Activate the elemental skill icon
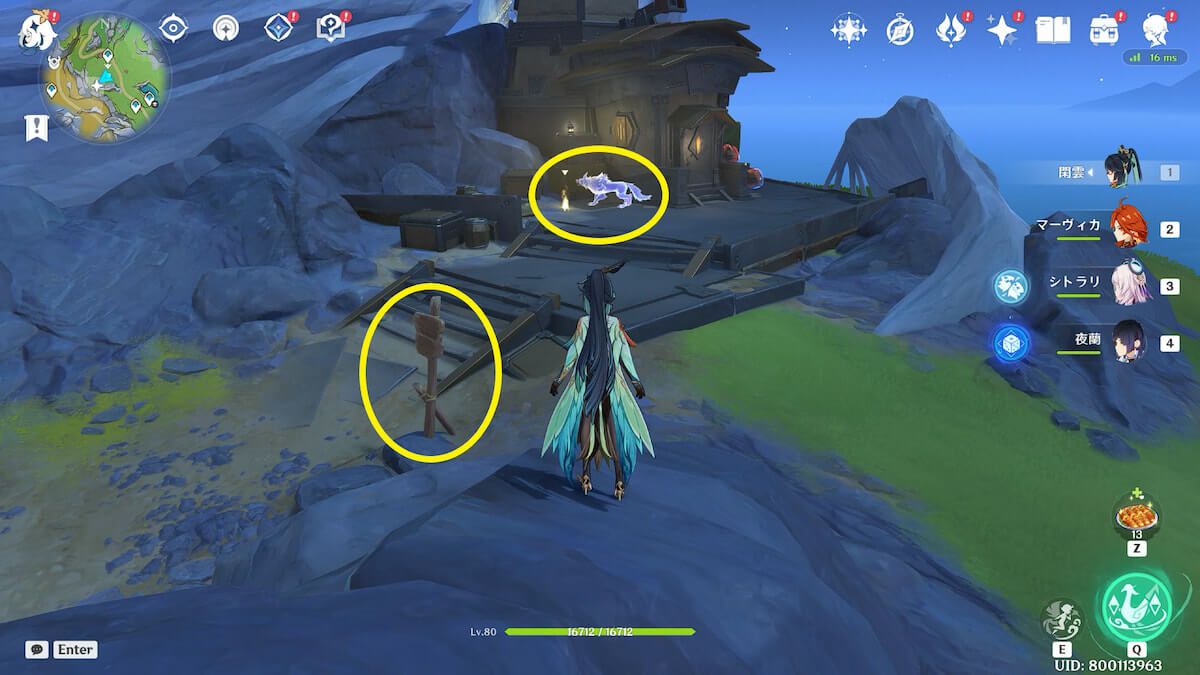The height and width of the screenshot is (675, 1200). 1060,620
